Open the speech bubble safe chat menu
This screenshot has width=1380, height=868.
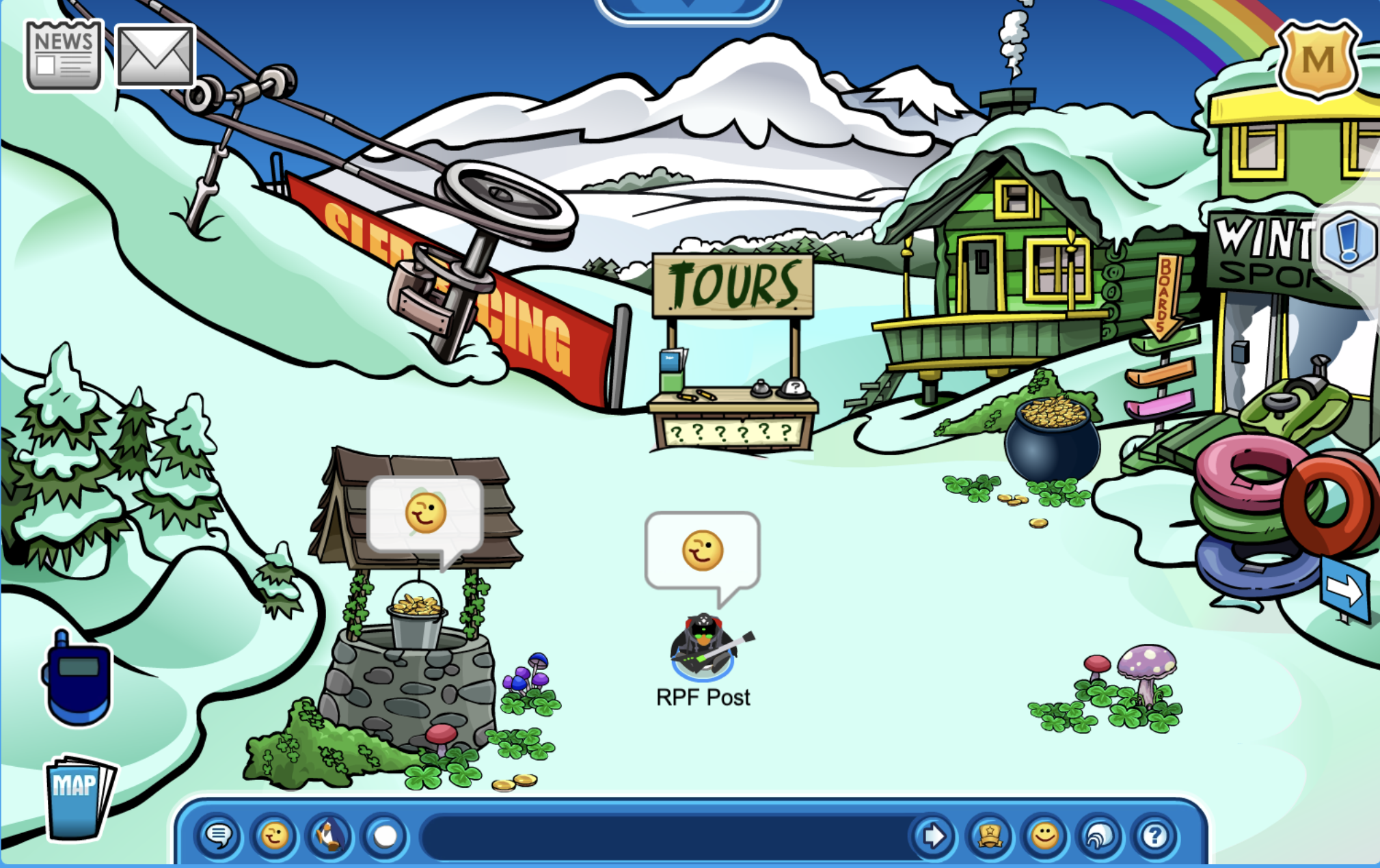point(219,836)
